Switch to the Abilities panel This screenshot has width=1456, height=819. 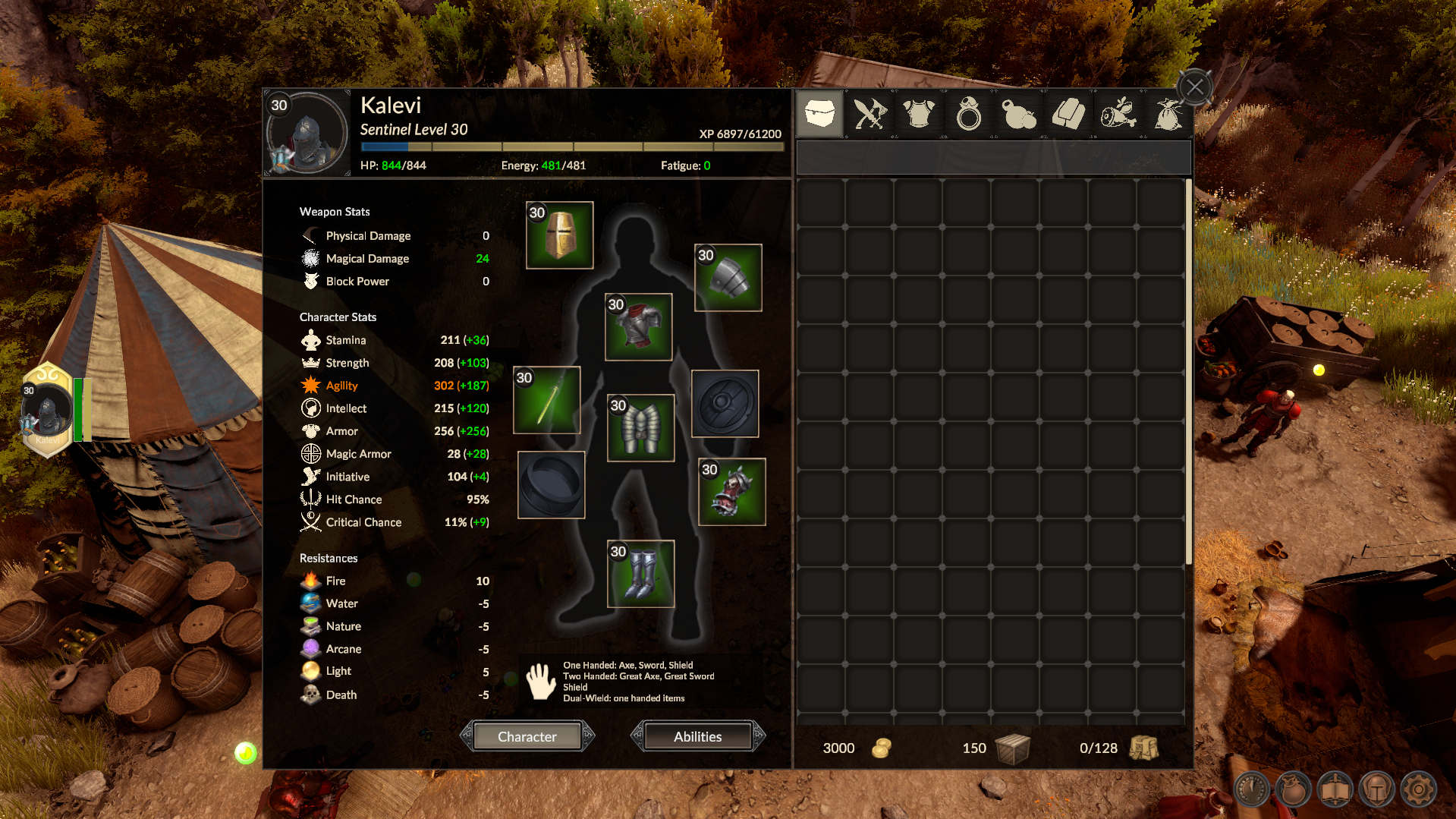(697, 736)
